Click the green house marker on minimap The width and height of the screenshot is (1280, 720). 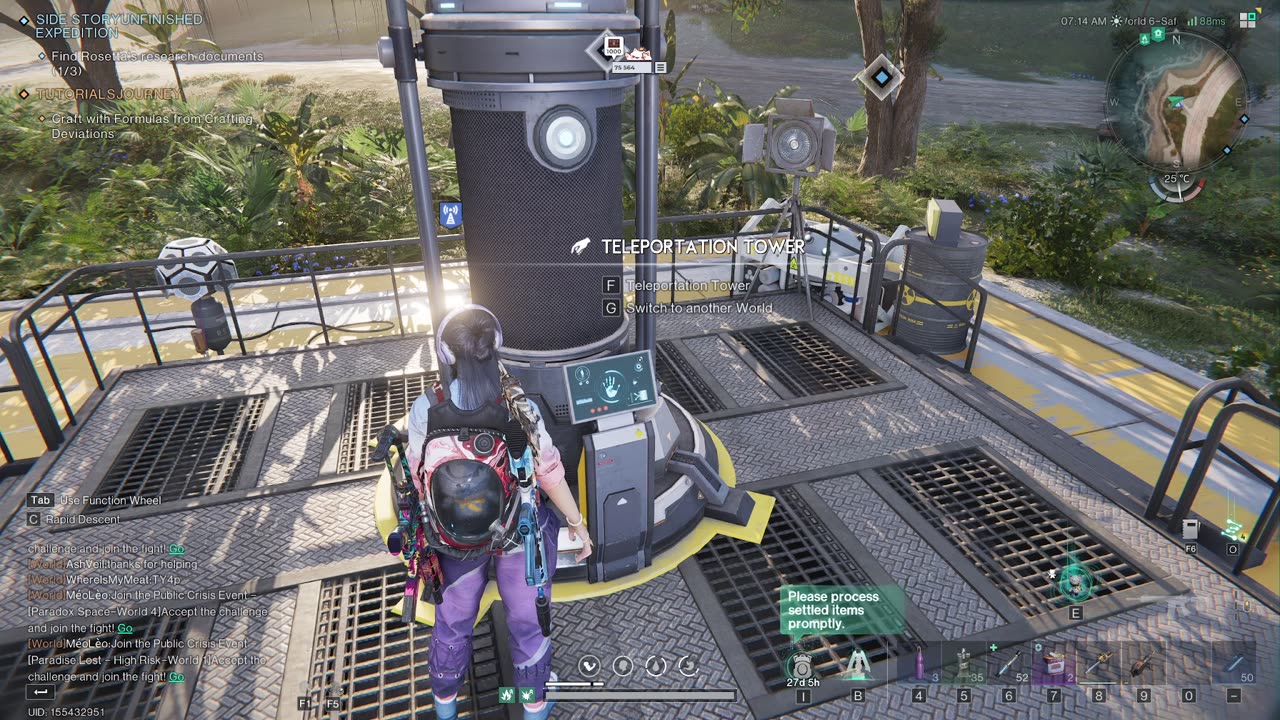click(1158, 34)
